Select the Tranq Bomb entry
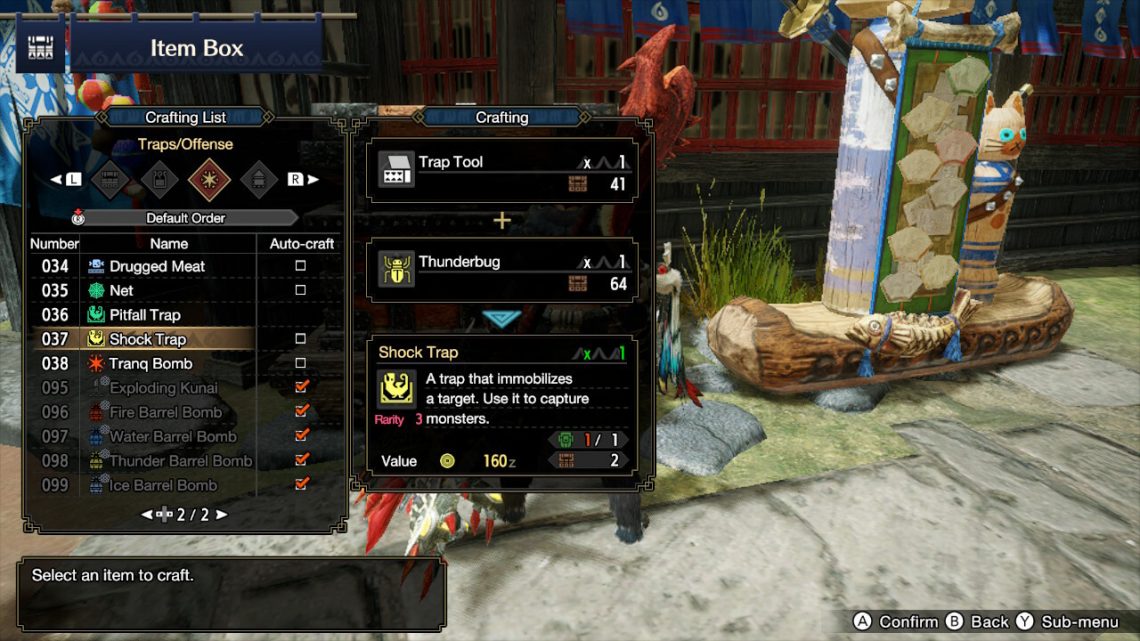Image resolution: width=1140 pixels, height=641 pixels. (x=150, y=364)
